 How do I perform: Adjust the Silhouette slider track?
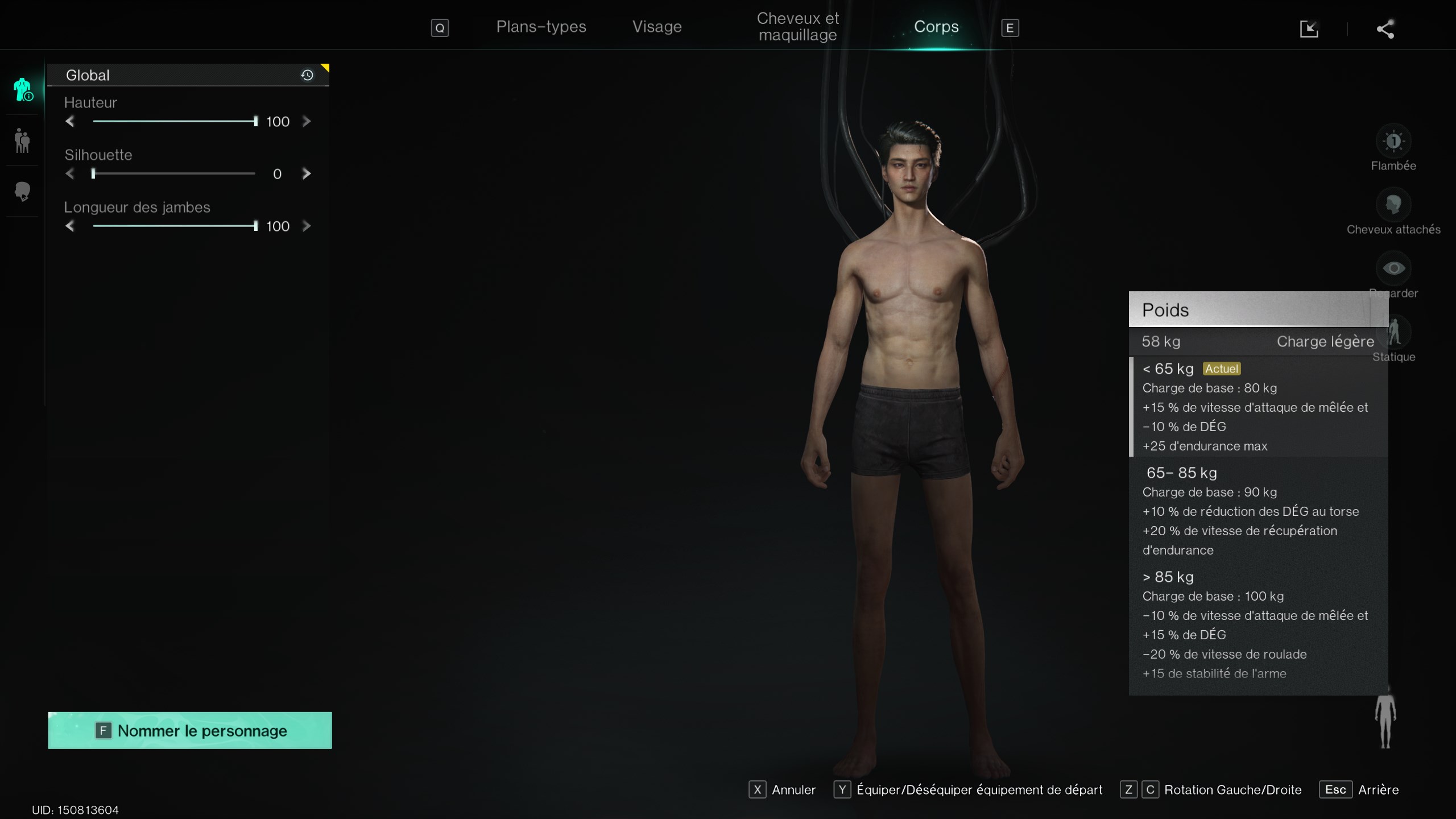(x=174, y=173)
